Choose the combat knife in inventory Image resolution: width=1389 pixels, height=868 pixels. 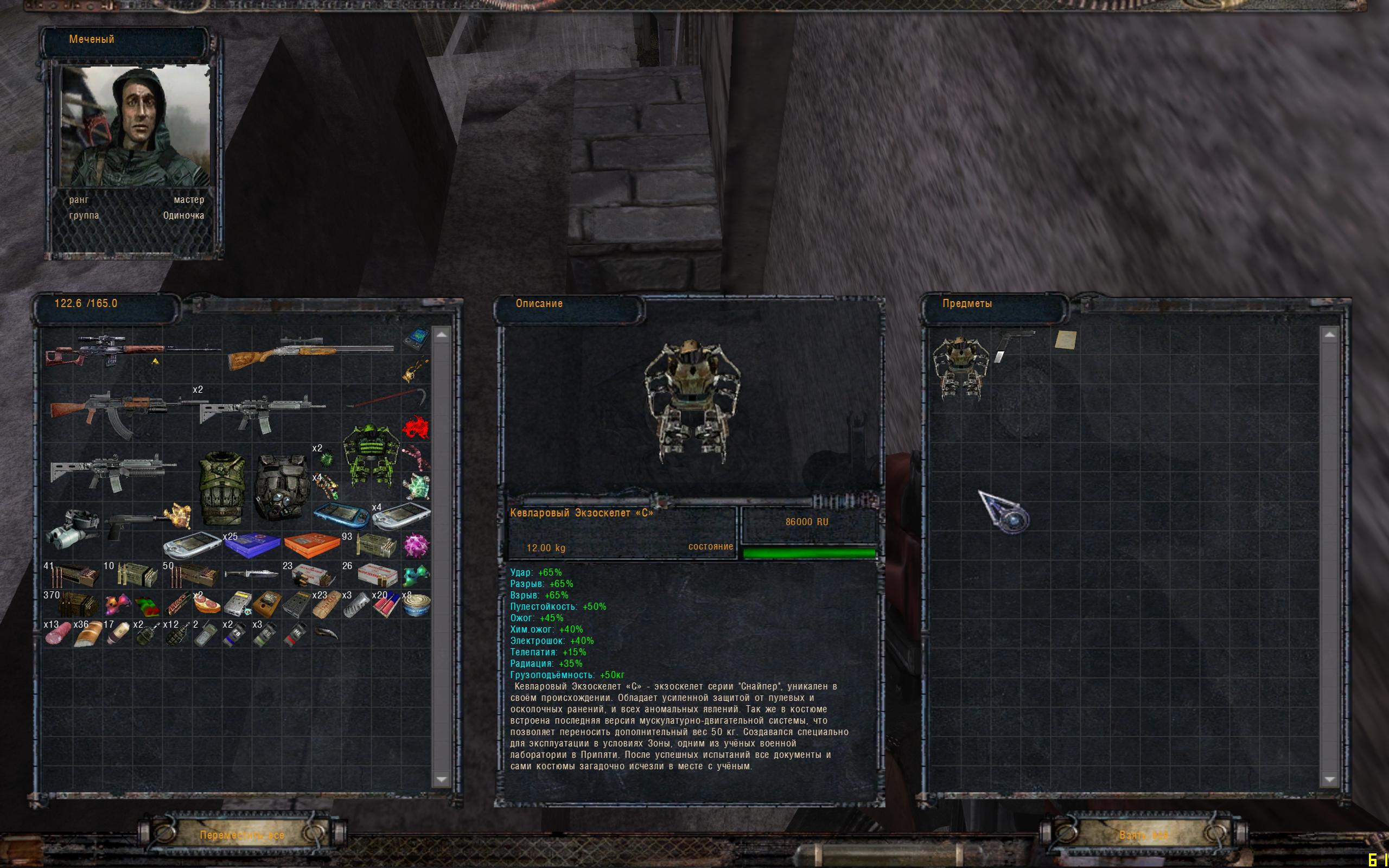click(x=250, y=574)
